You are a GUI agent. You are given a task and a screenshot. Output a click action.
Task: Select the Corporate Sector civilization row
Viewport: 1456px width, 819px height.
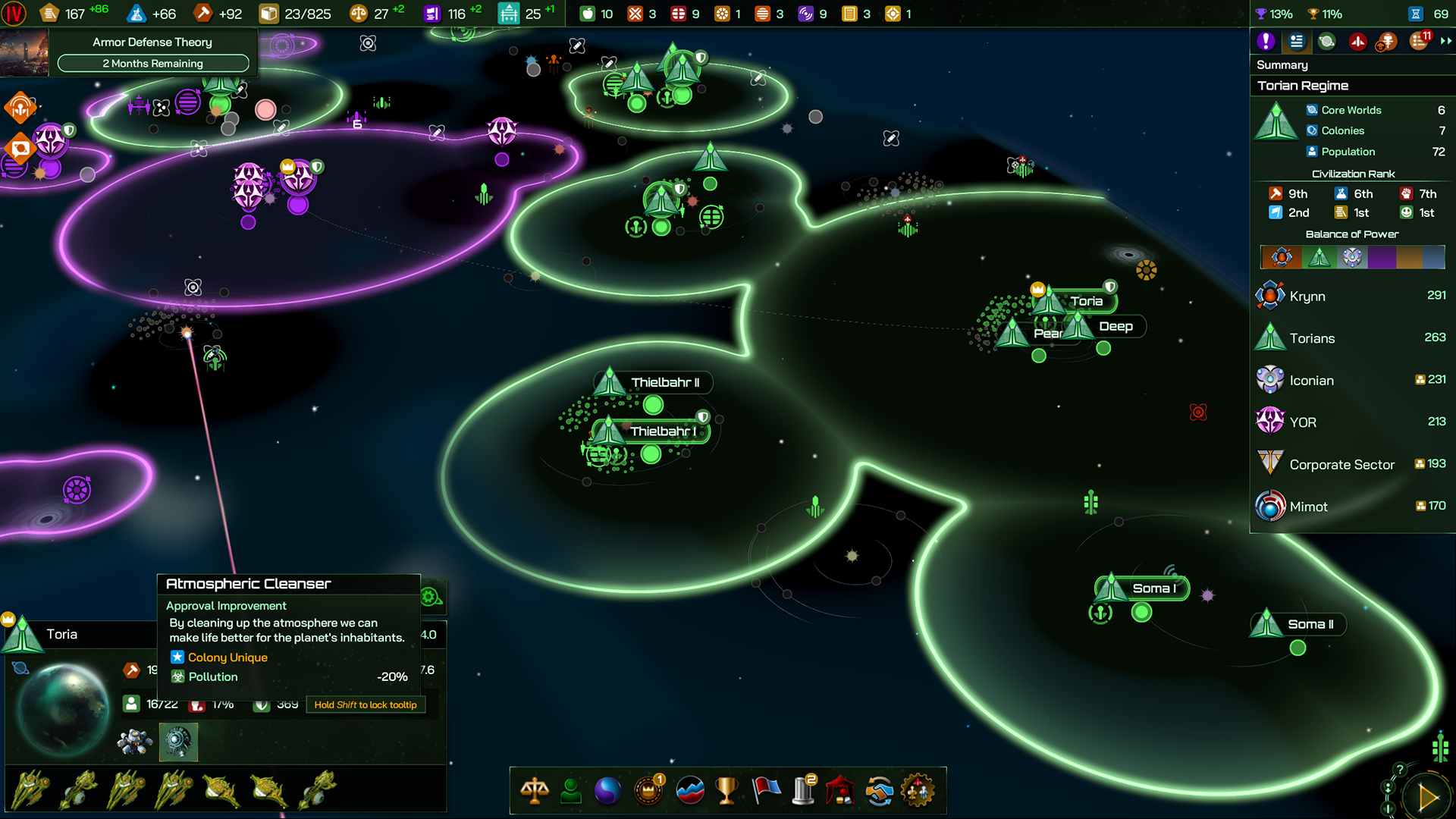click(x=1351, y=464)
